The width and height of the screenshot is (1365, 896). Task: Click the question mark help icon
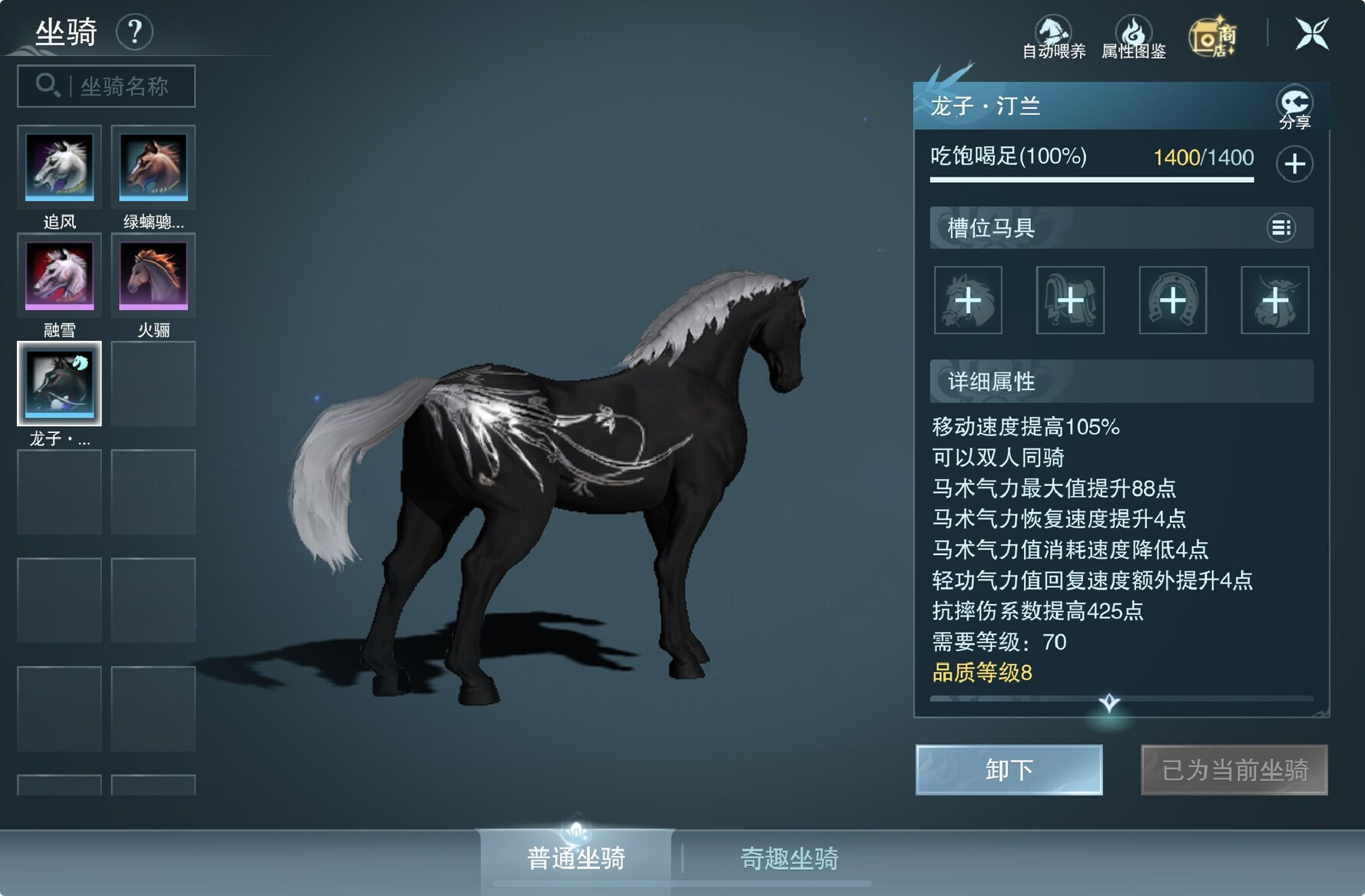(x=134, y=32)
